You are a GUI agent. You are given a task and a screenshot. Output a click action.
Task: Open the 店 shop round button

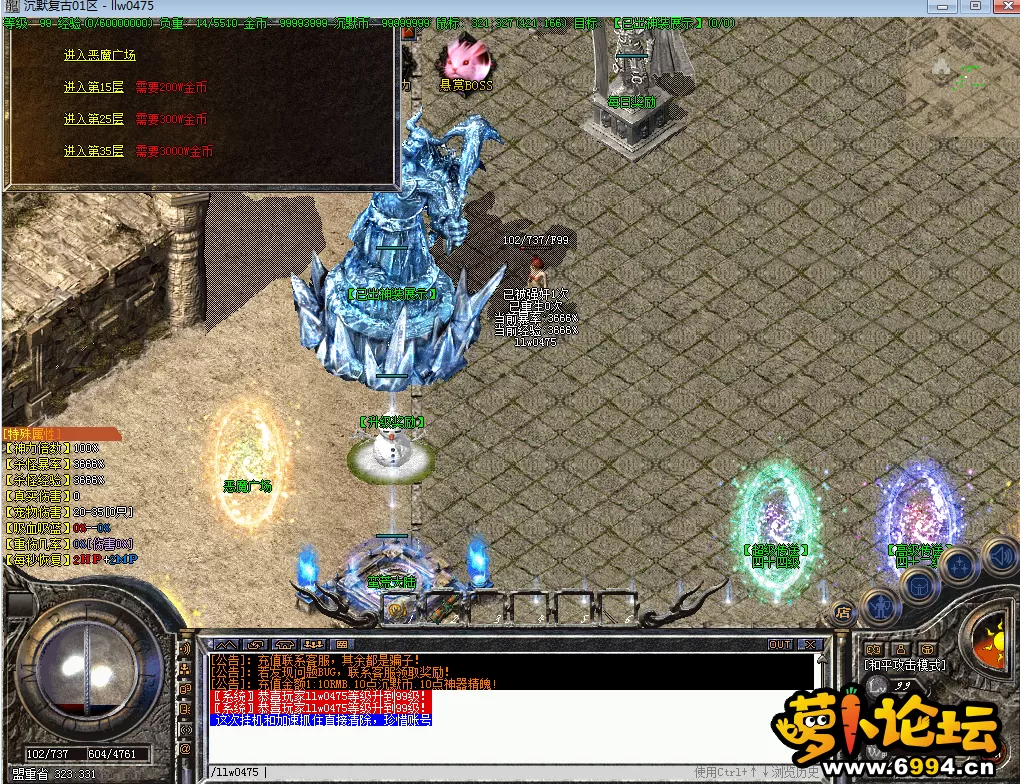click(843, 613)
